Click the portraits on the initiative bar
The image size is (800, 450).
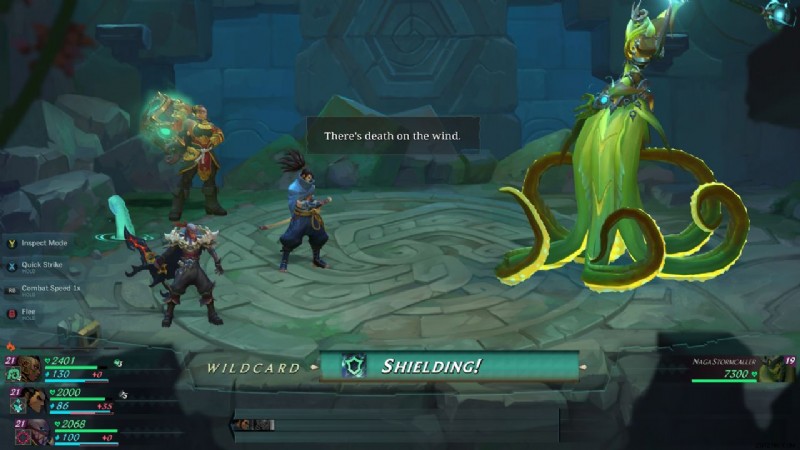(x=254, y=425)
